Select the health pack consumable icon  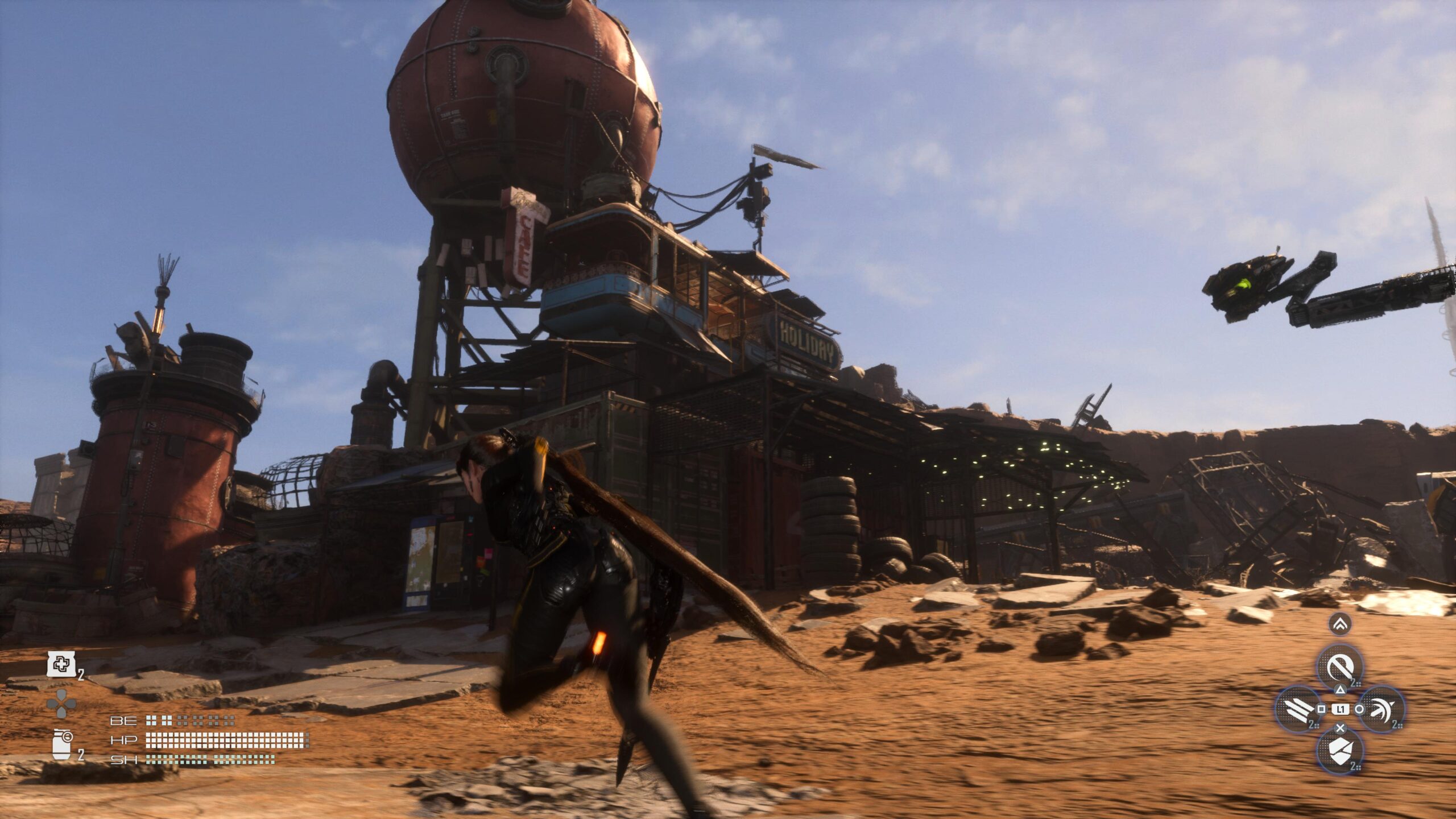(62, 665)
